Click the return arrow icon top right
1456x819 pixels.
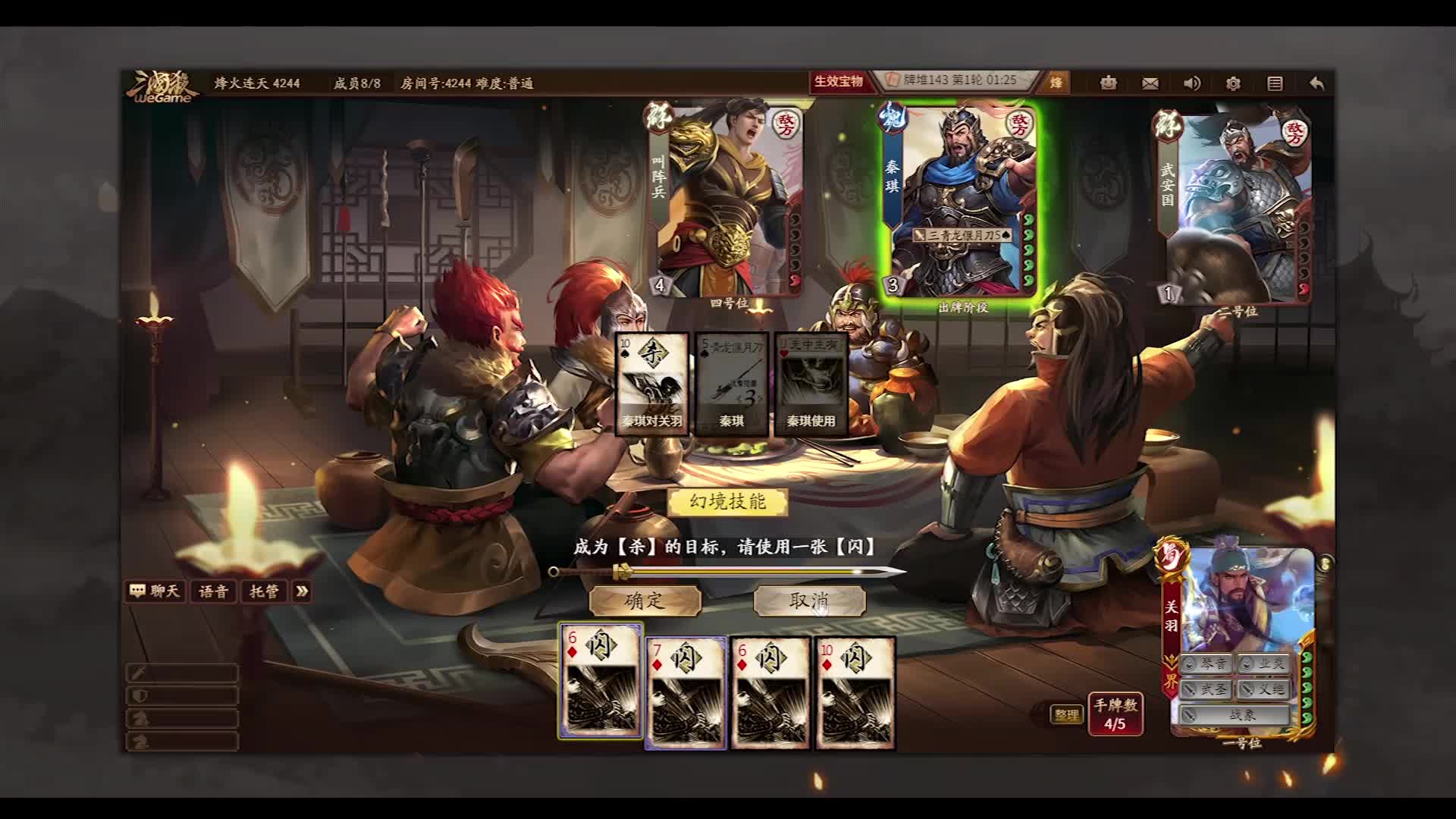[x=1317, y=83]
